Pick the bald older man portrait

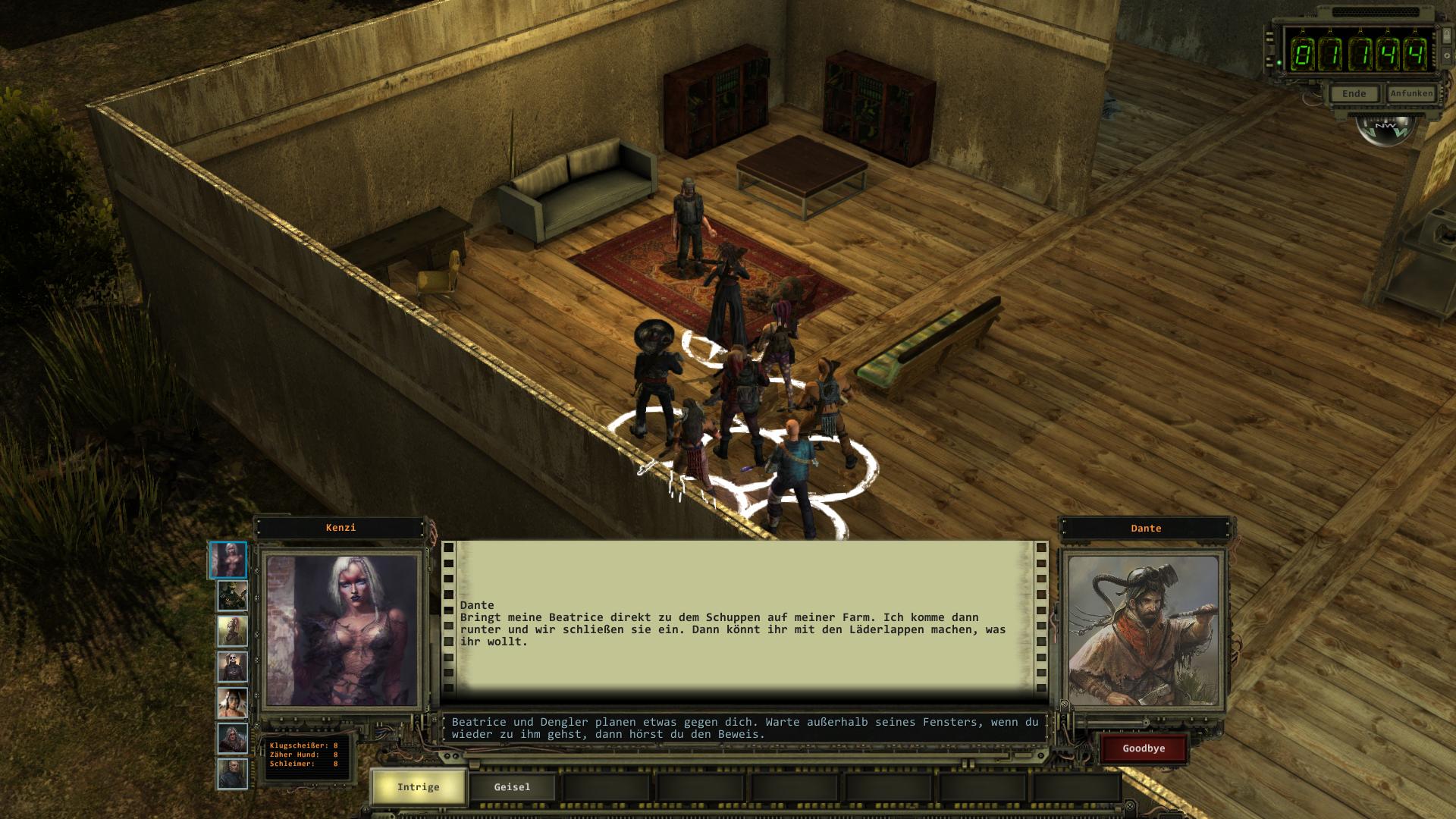pyautogui.click(x=232, y=774)
